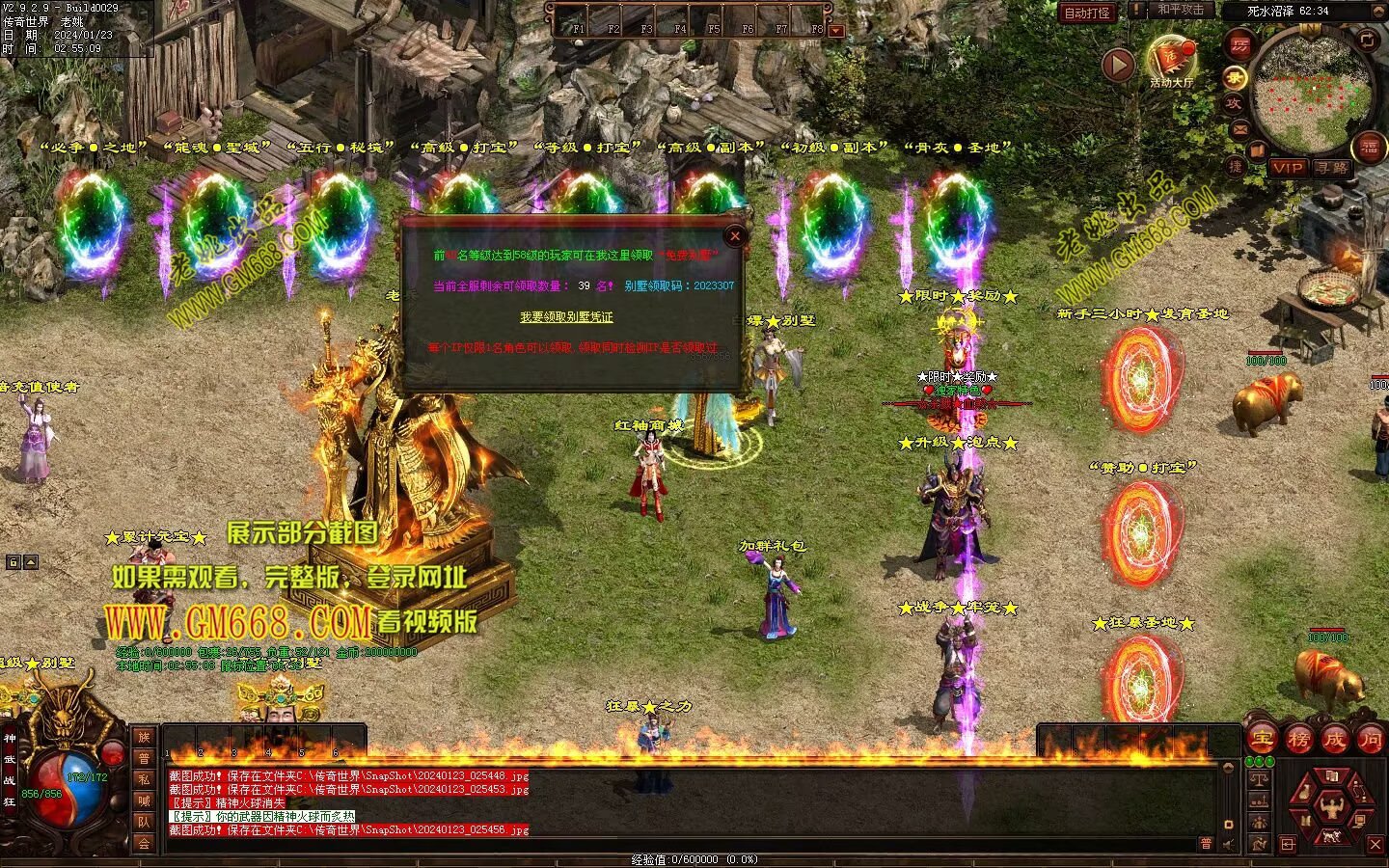Viewport: 1389px width, 868px height.
Task: Toggle the 自动打怪 auto-fight button
Action: click(x=1086, y=13)
